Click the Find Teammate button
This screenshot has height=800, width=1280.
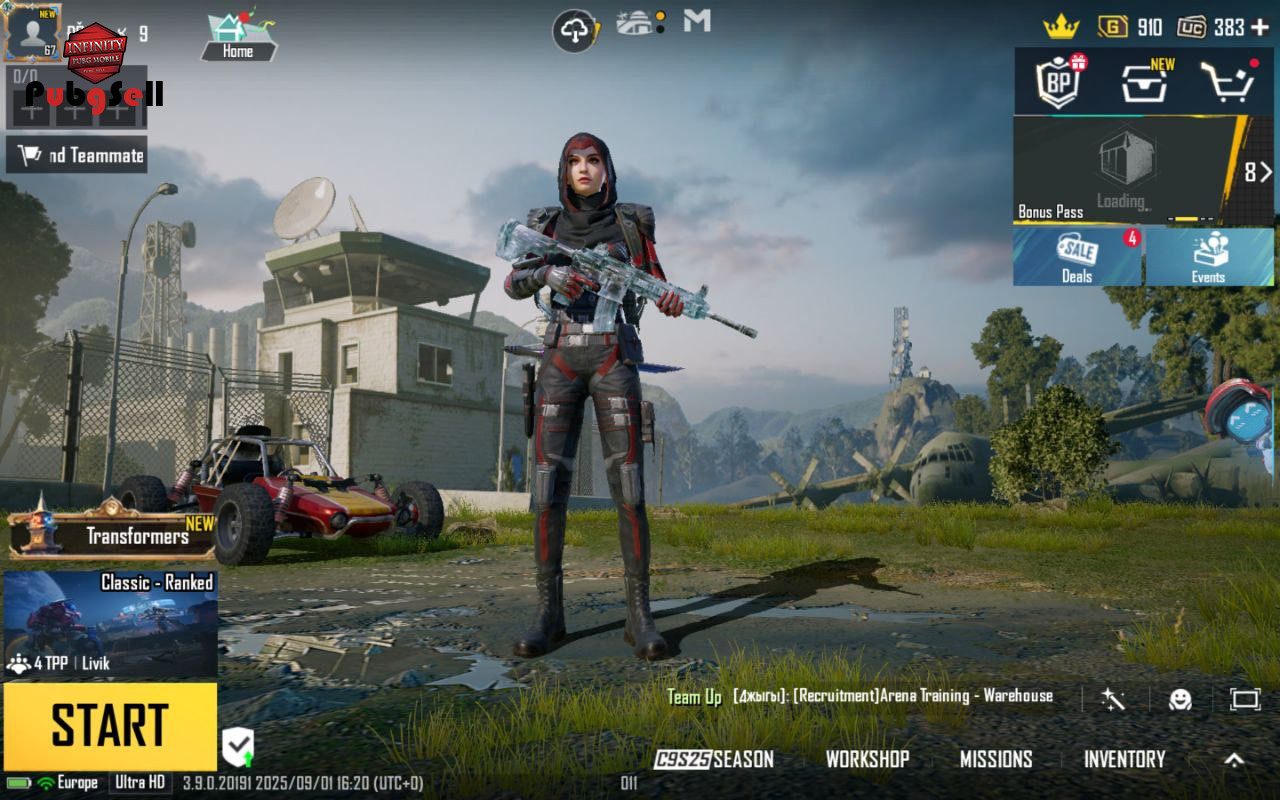(x=77, y=155)
